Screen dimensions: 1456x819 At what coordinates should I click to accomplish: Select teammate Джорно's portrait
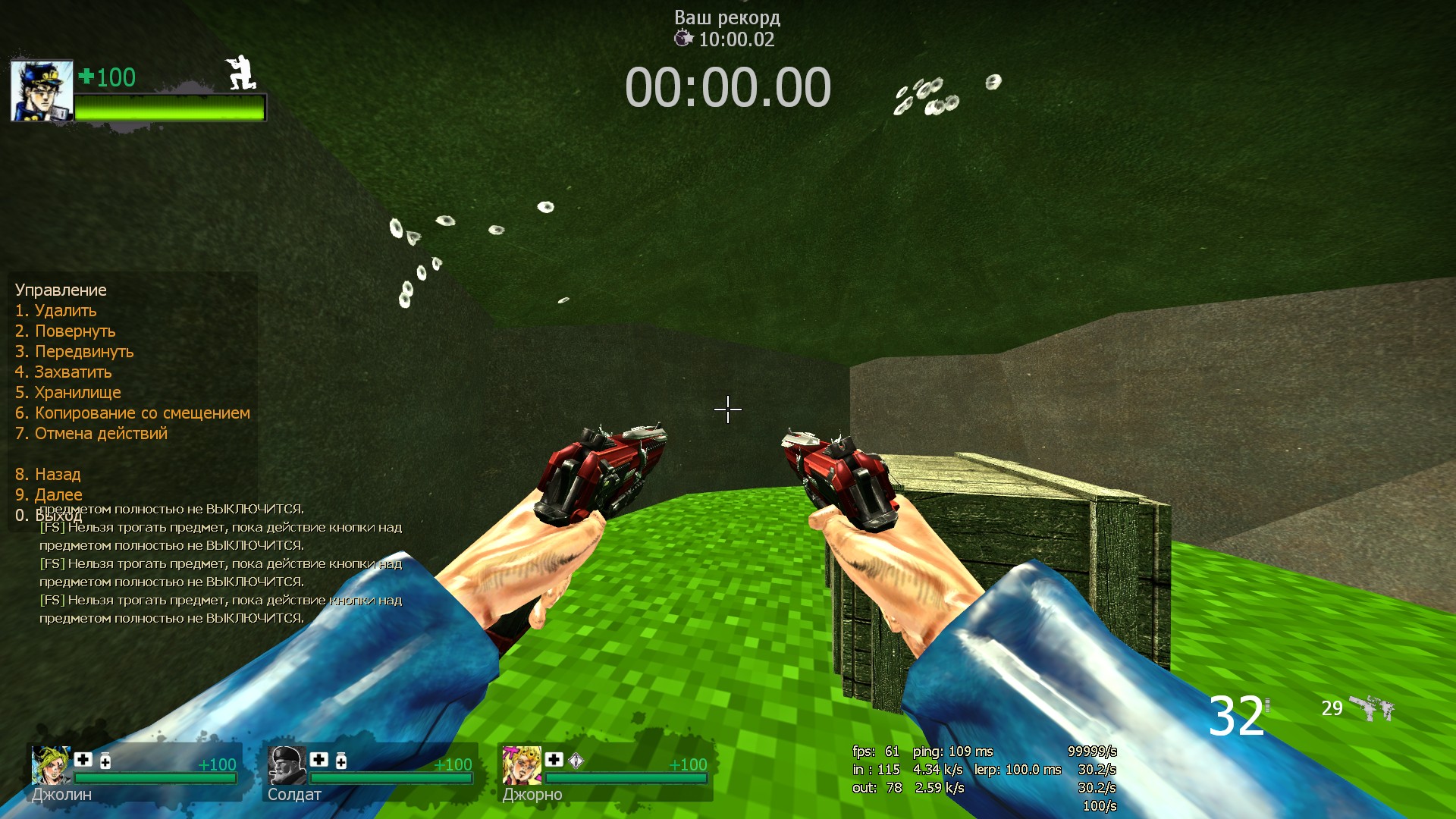(x=521, y=765)
